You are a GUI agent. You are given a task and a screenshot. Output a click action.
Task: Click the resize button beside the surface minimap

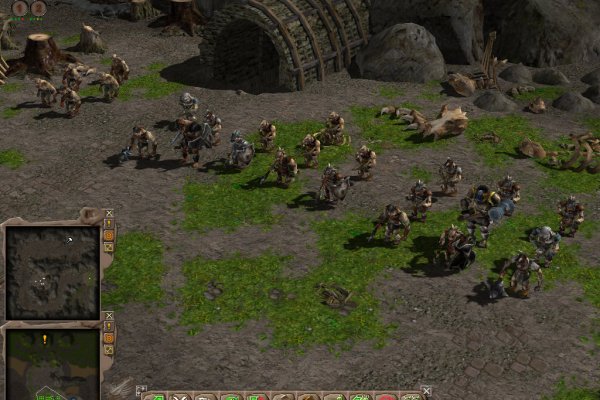109,351
